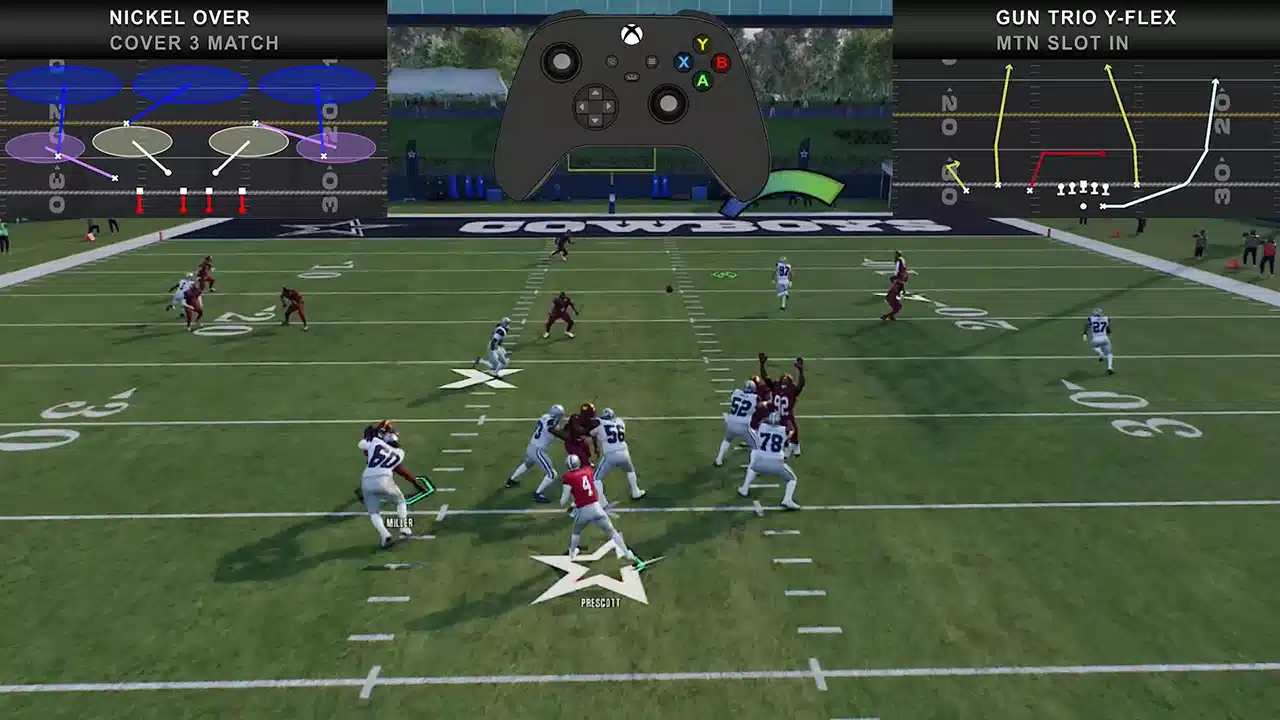This screenshot has width=1280, height=720.
Task: Click the left analog stick
Action: 561,63
